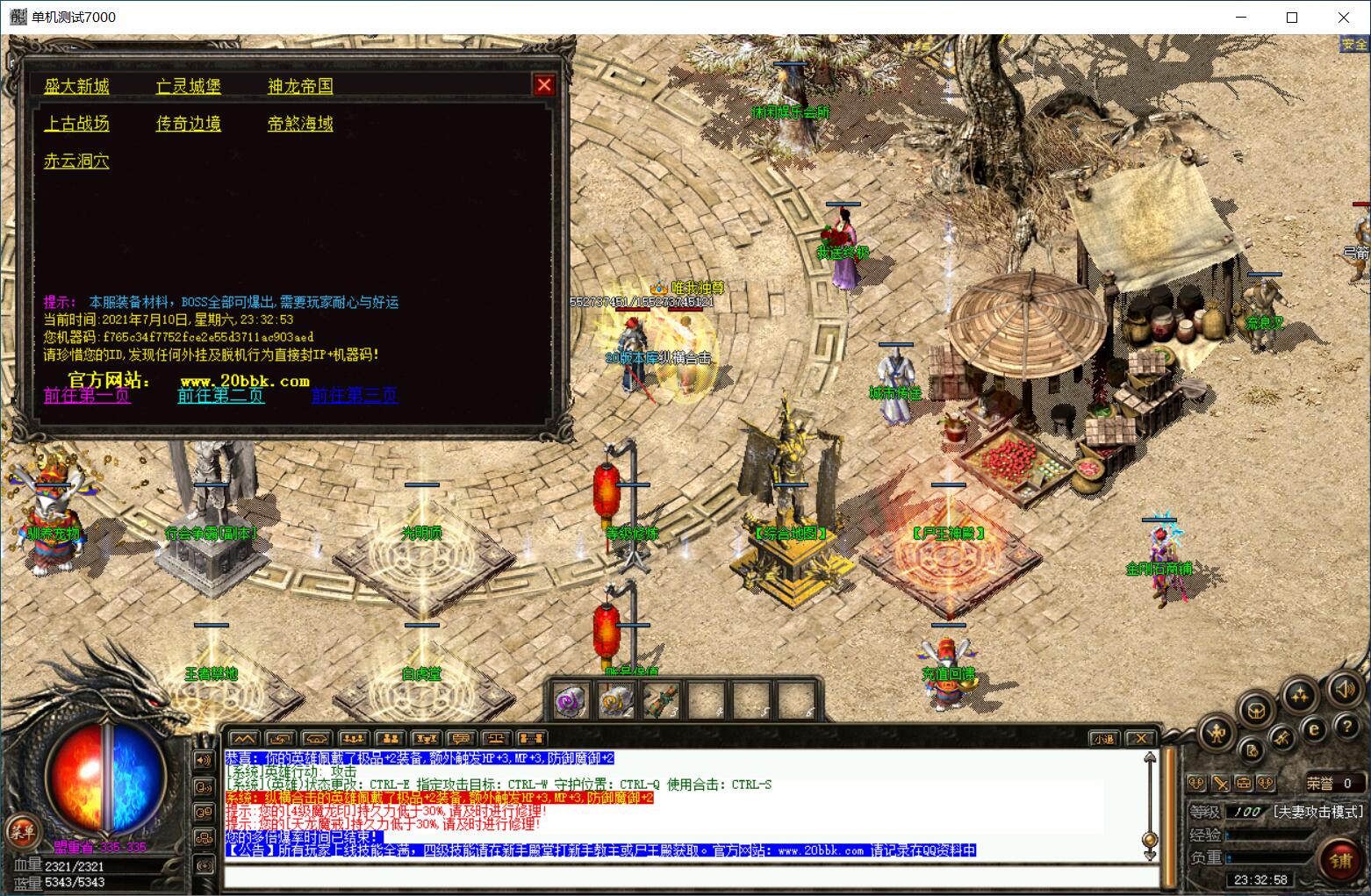This screenshot has width=1371, height=896.
Task: Teleport to 盛大新城
Action: (77, 86)
